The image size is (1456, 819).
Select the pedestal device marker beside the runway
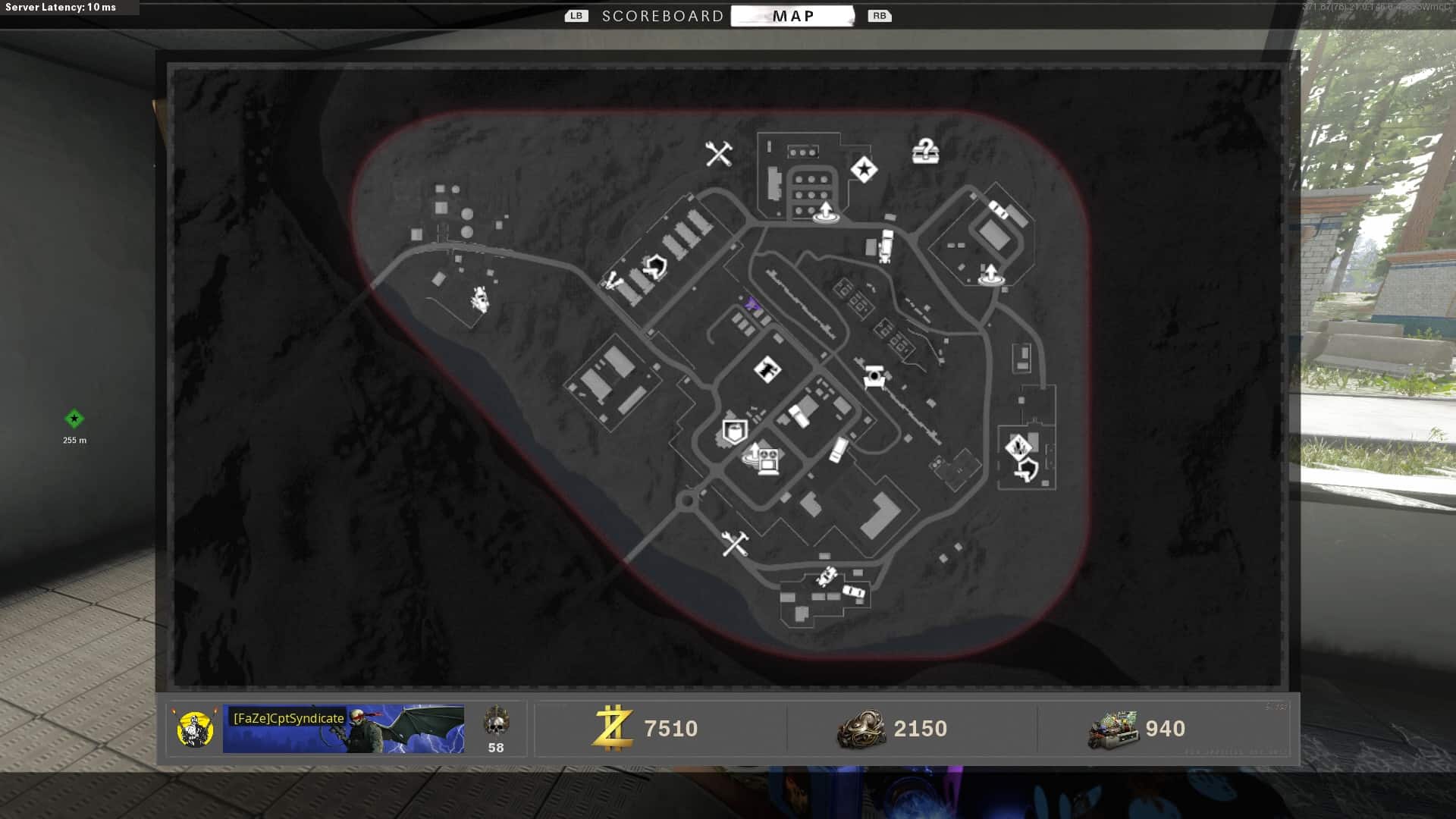874,376
